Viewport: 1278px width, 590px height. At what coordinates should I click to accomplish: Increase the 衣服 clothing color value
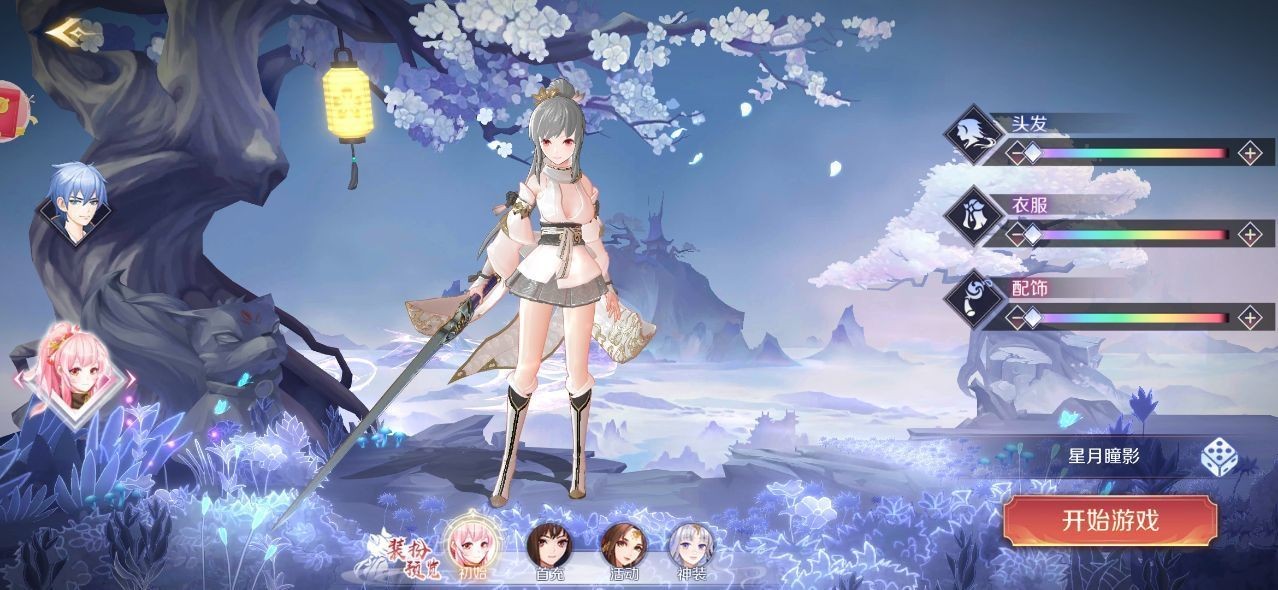click(1250, 235)
